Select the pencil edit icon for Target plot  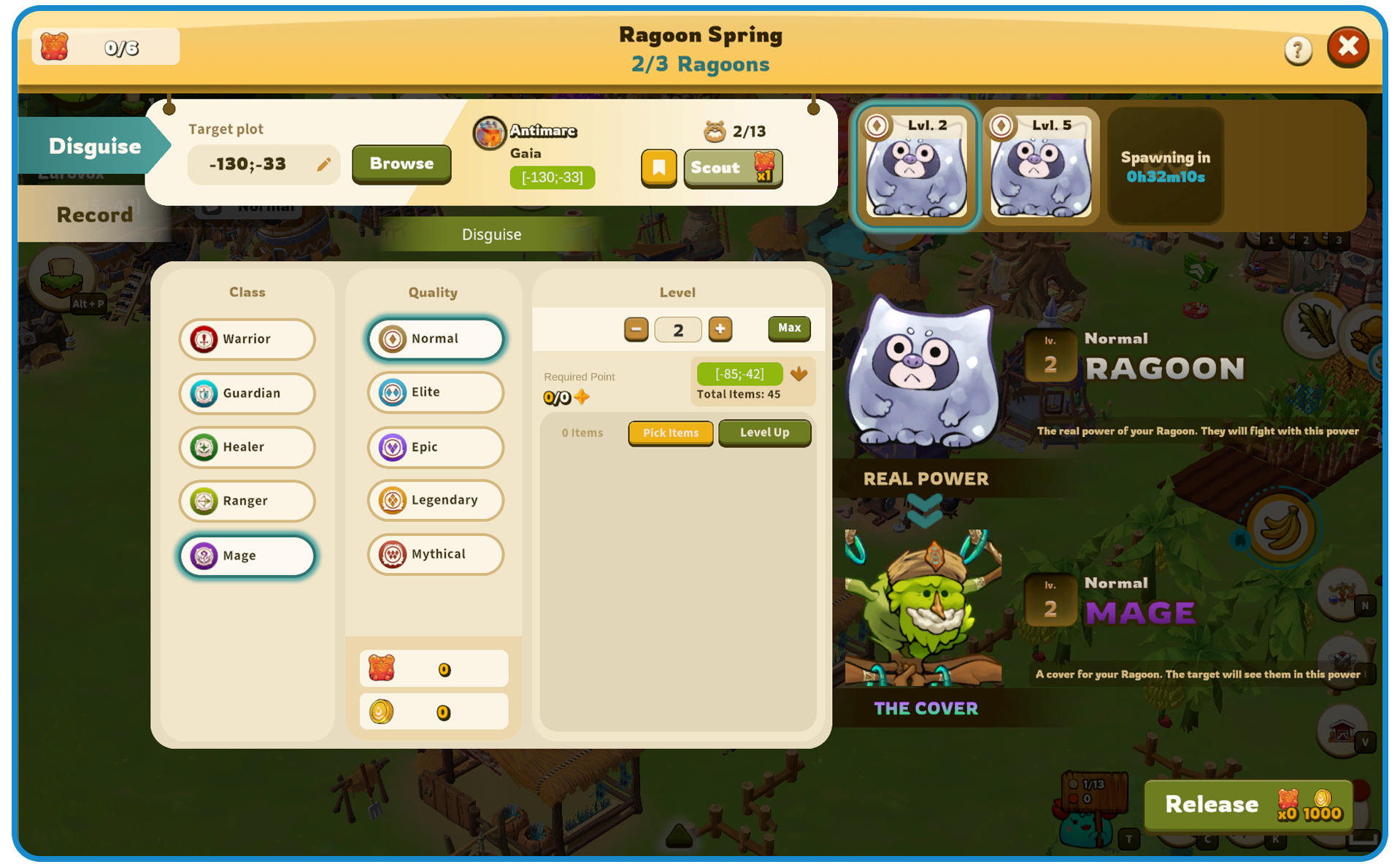click(x=324, y=163)
